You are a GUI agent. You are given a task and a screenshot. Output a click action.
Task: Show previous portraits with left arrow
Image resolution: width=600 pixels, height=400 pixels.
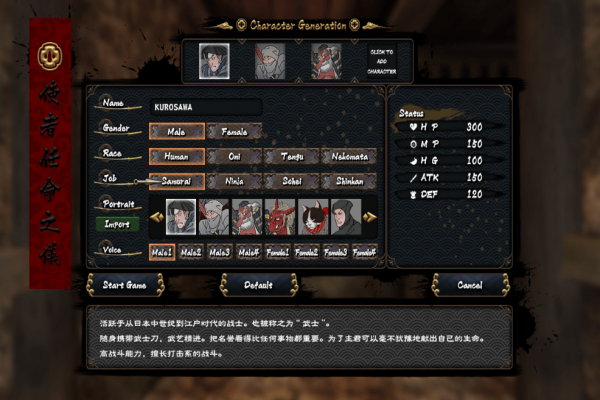click(x=156, y=216)
